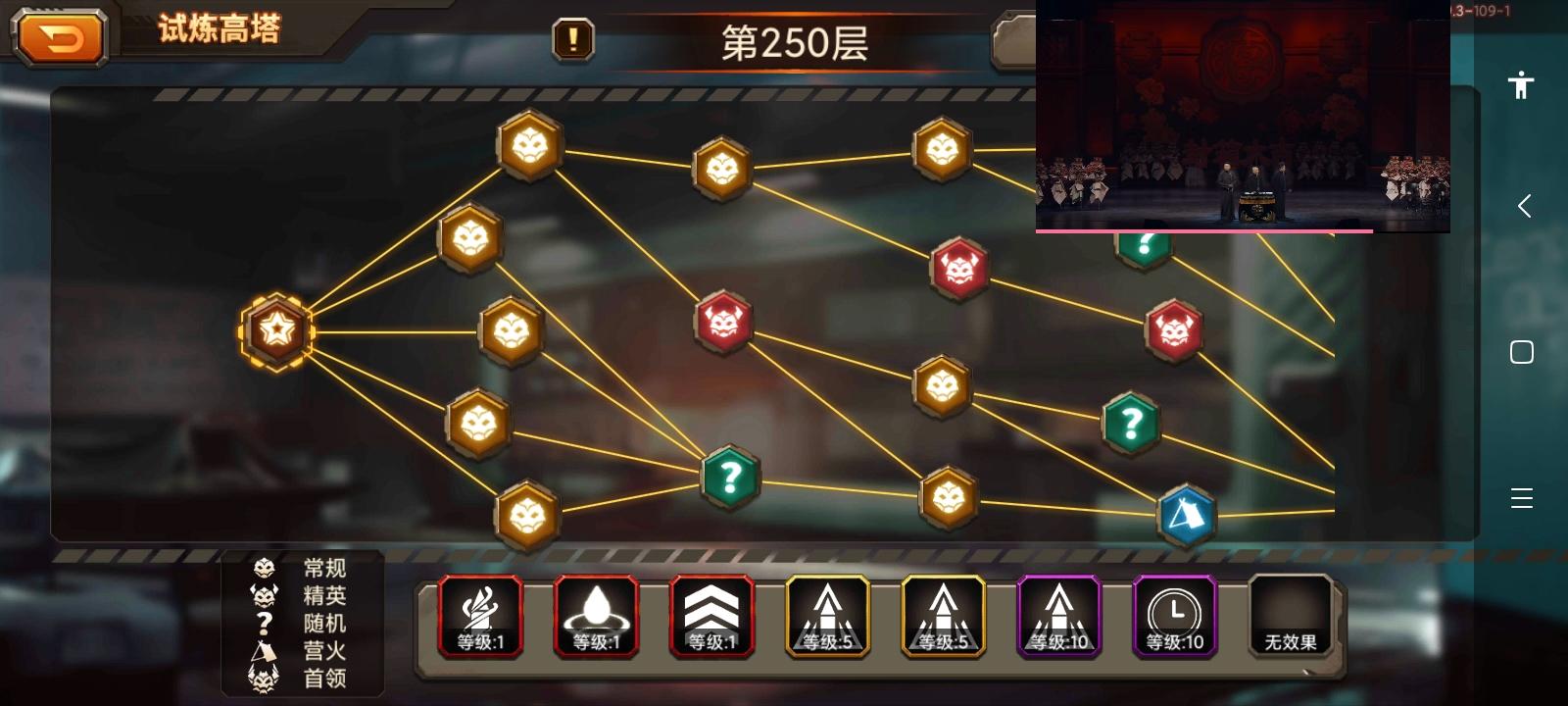The height and width of the screenshot is (706, 1568).
Task: Tap the pink video progress bar
Action: [x=1203, y=231]
